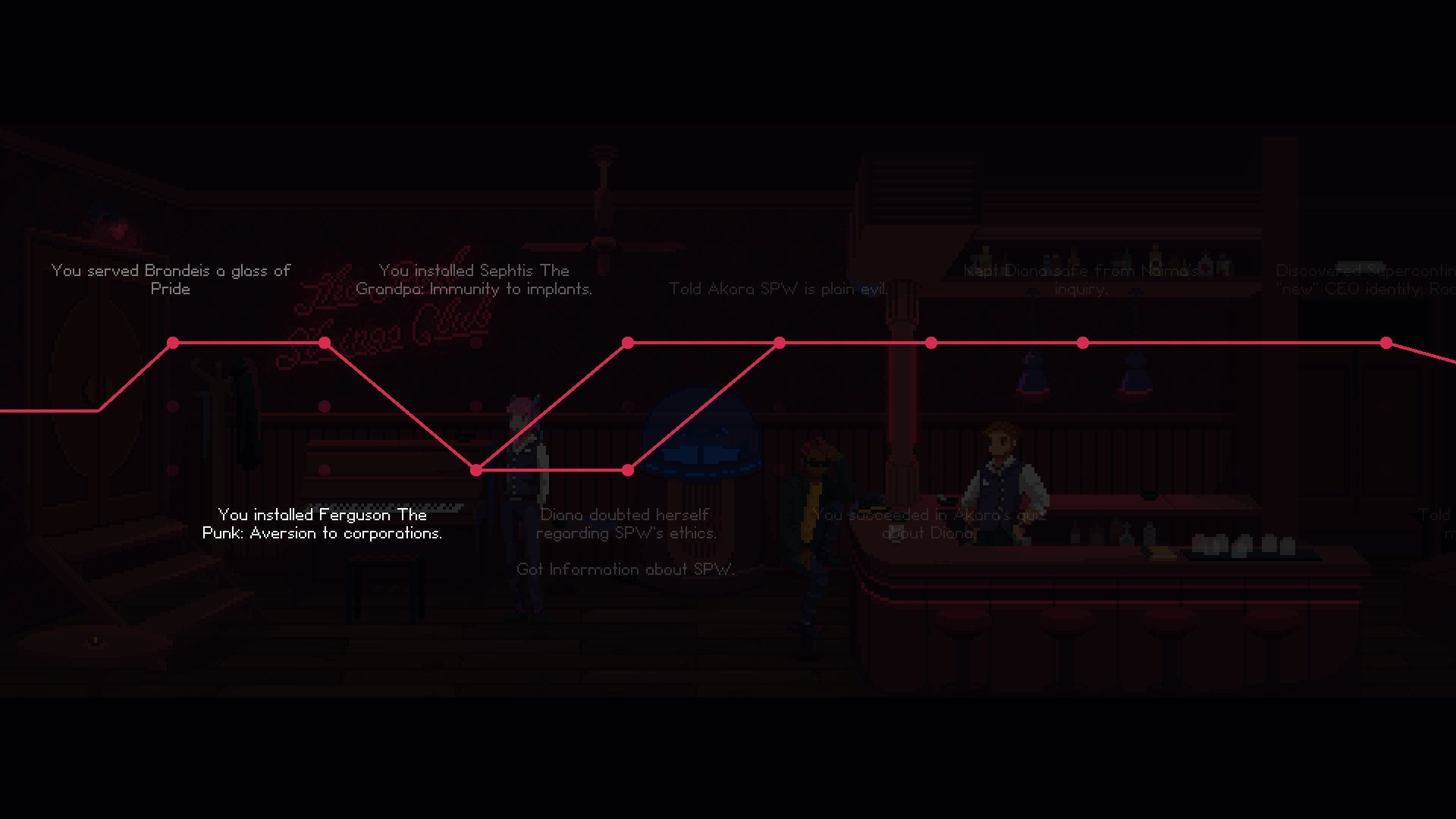Click the rightmost node near the CEO identity label
Viewport: 1456px width, 819px height.
[x=1388, y=343]
